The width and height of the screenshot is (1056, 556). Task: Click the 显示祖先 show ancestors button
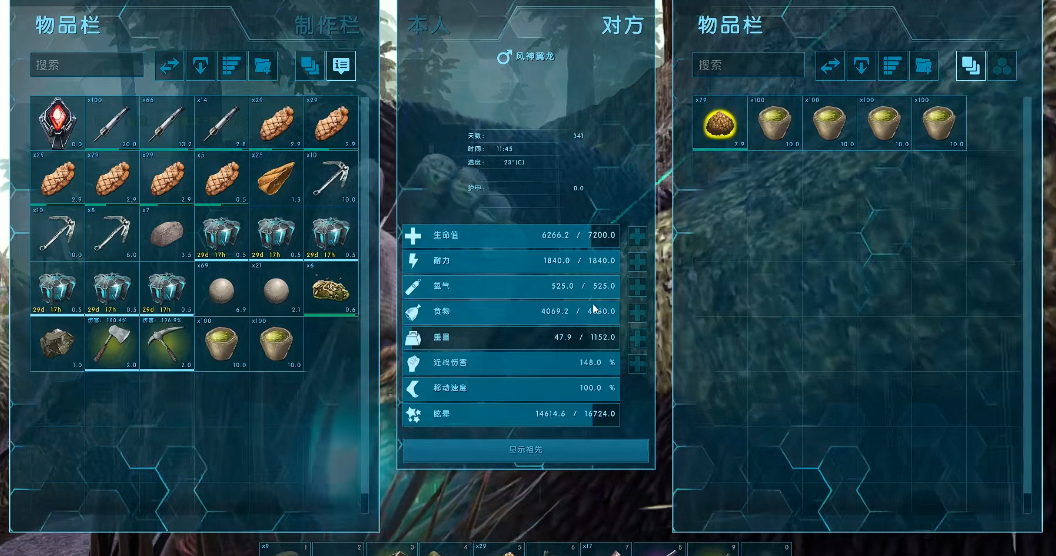click(526, 450)
